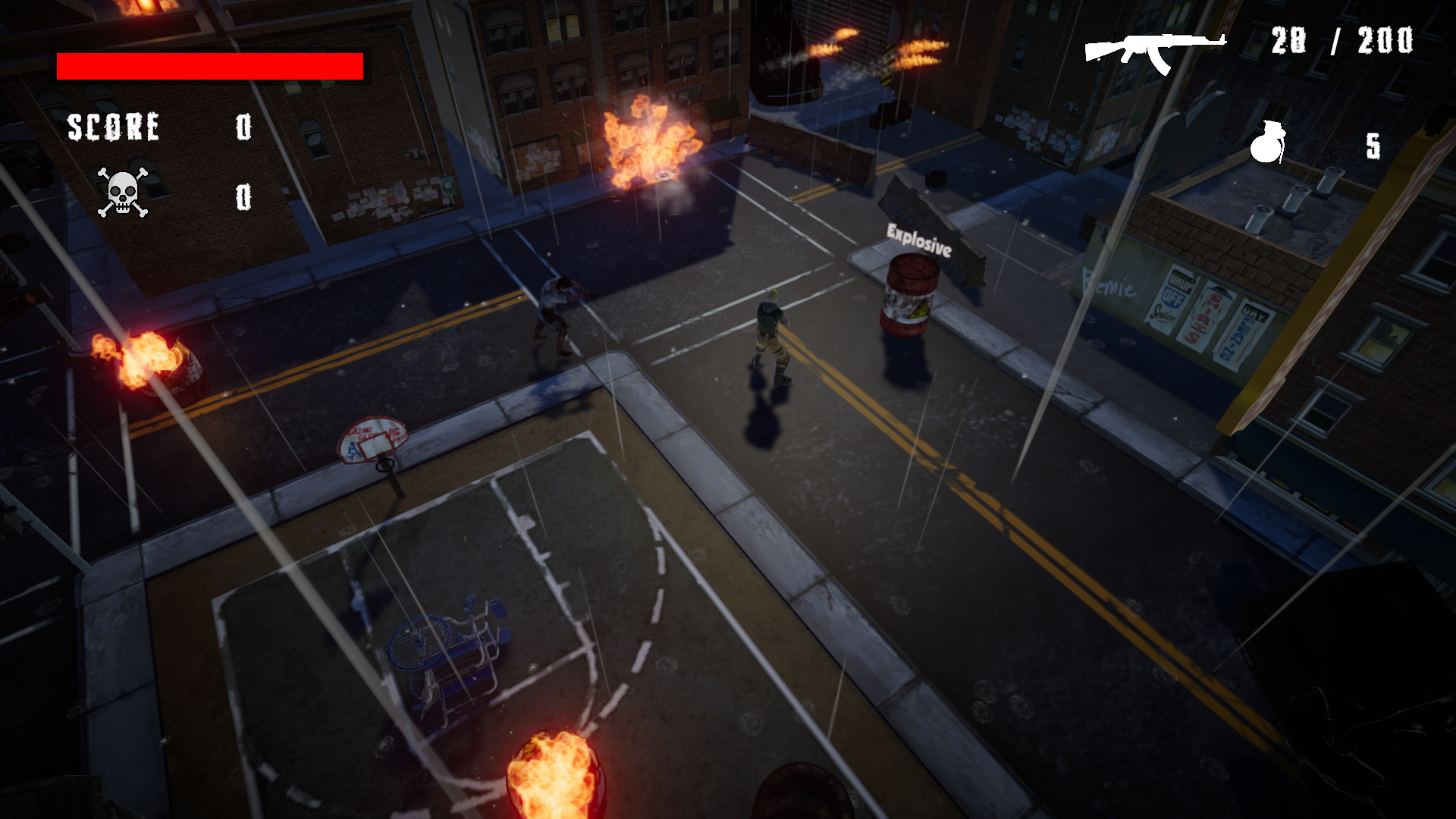Click the skull and crossbones kills icon
Image resolution: width=1456 pixels, height=819 pixels.
122,193
